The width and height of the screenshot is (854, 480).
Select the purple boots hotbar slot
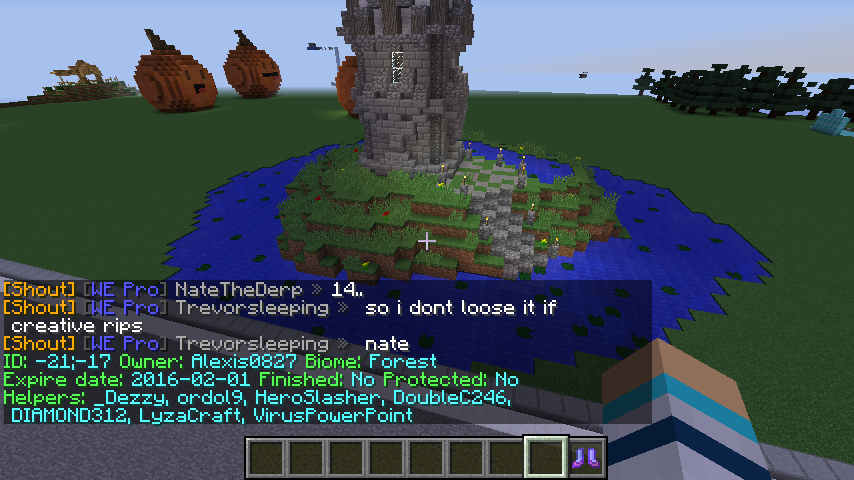[x=587, y=457]
